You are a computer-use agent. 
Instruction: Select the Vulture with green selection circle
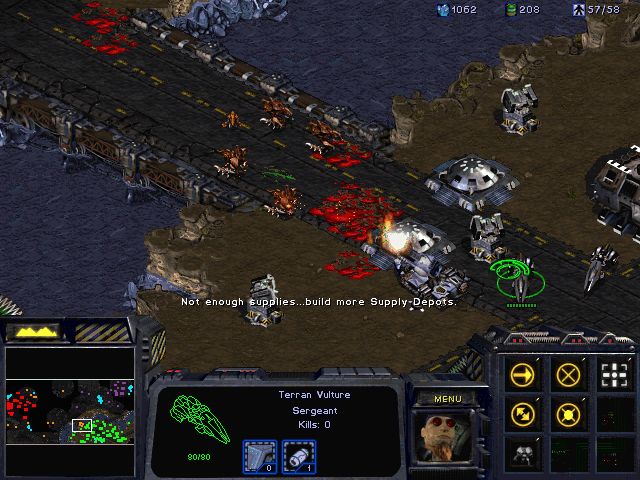point(518,281)
